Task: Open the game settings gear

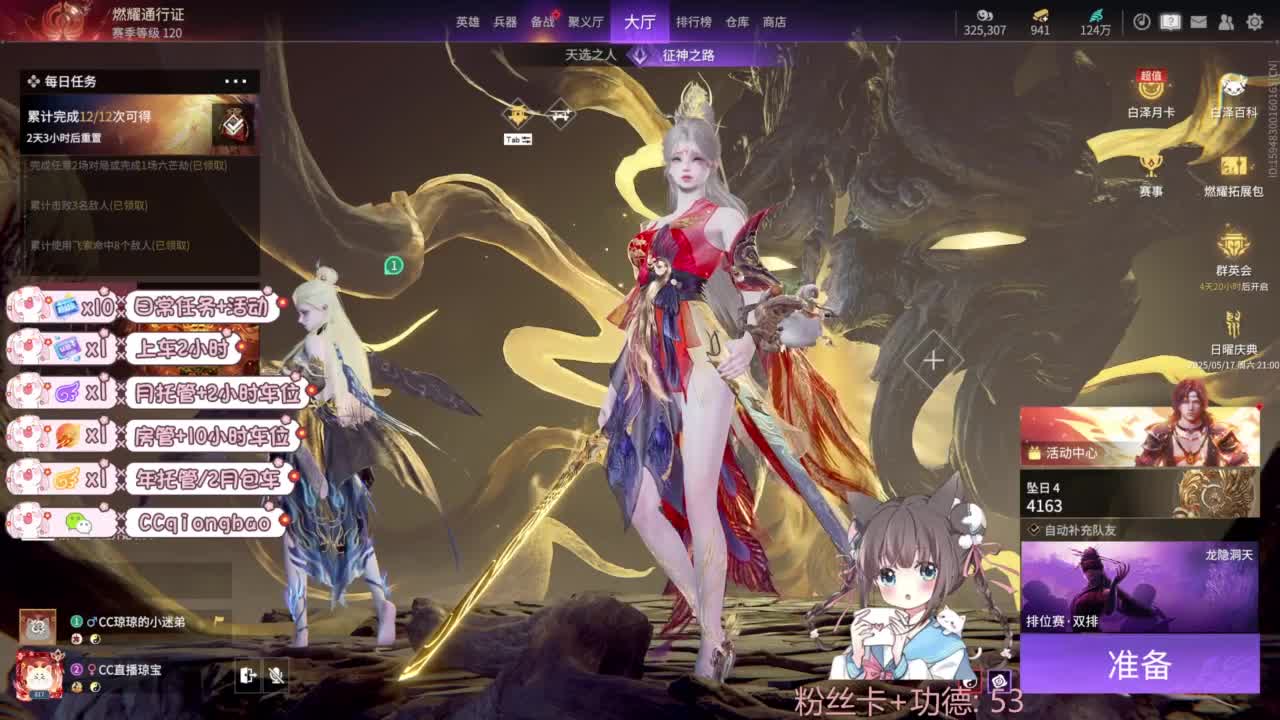Action: [x=1255, y=21]
